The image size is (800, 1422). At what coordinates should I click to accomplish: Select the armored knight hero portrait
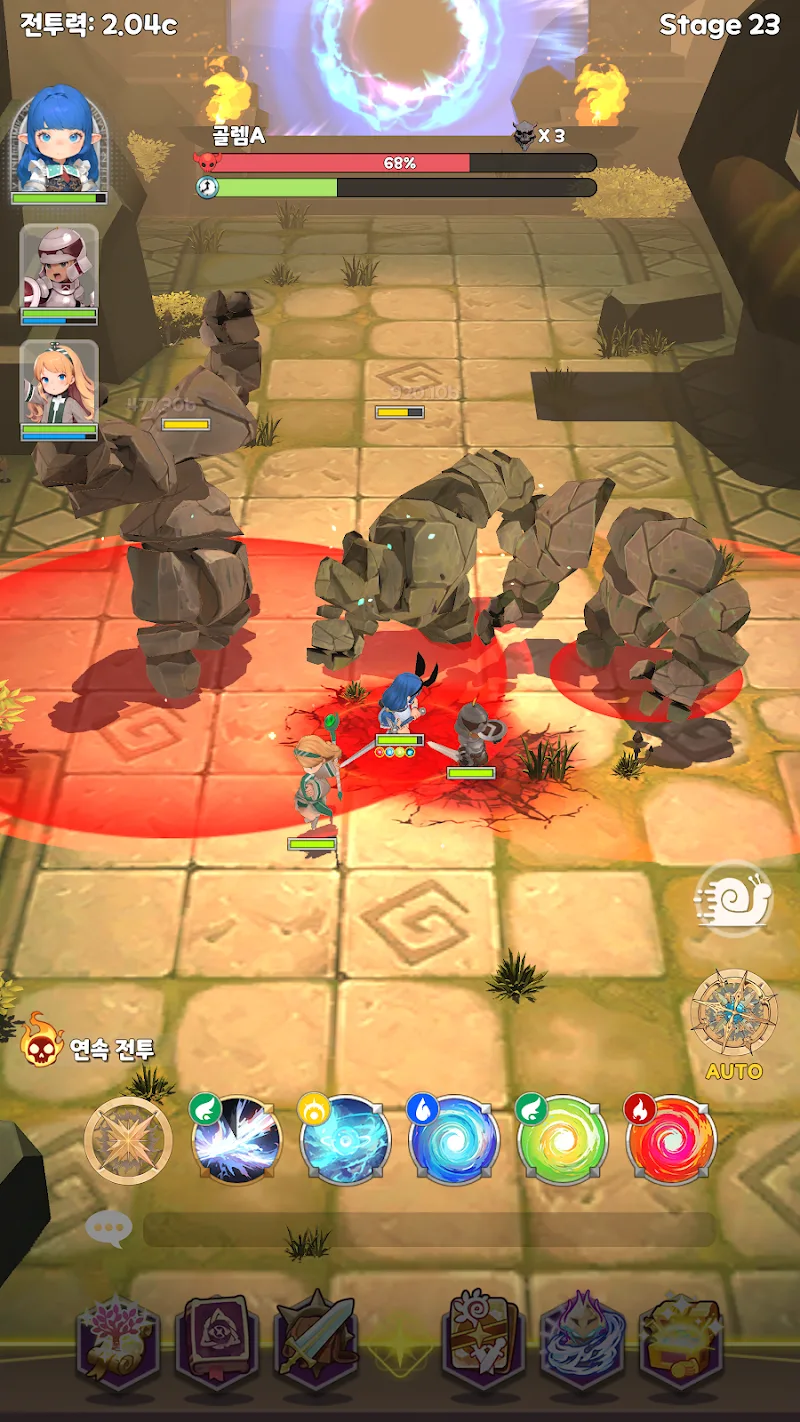coord(59,267)
